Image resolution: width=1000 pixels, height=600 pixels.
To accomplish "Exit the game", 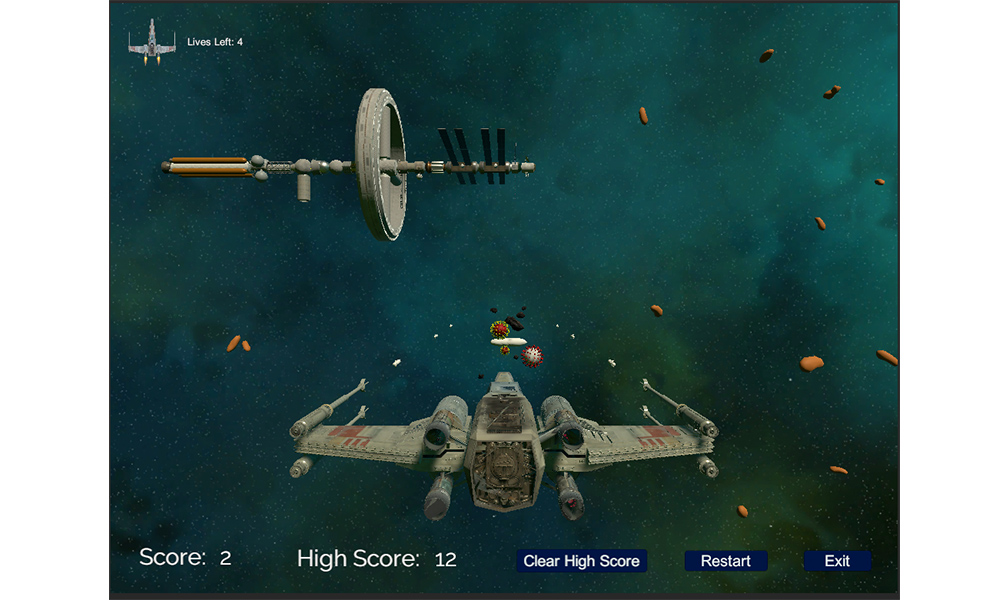I will (x=837, y=561).
